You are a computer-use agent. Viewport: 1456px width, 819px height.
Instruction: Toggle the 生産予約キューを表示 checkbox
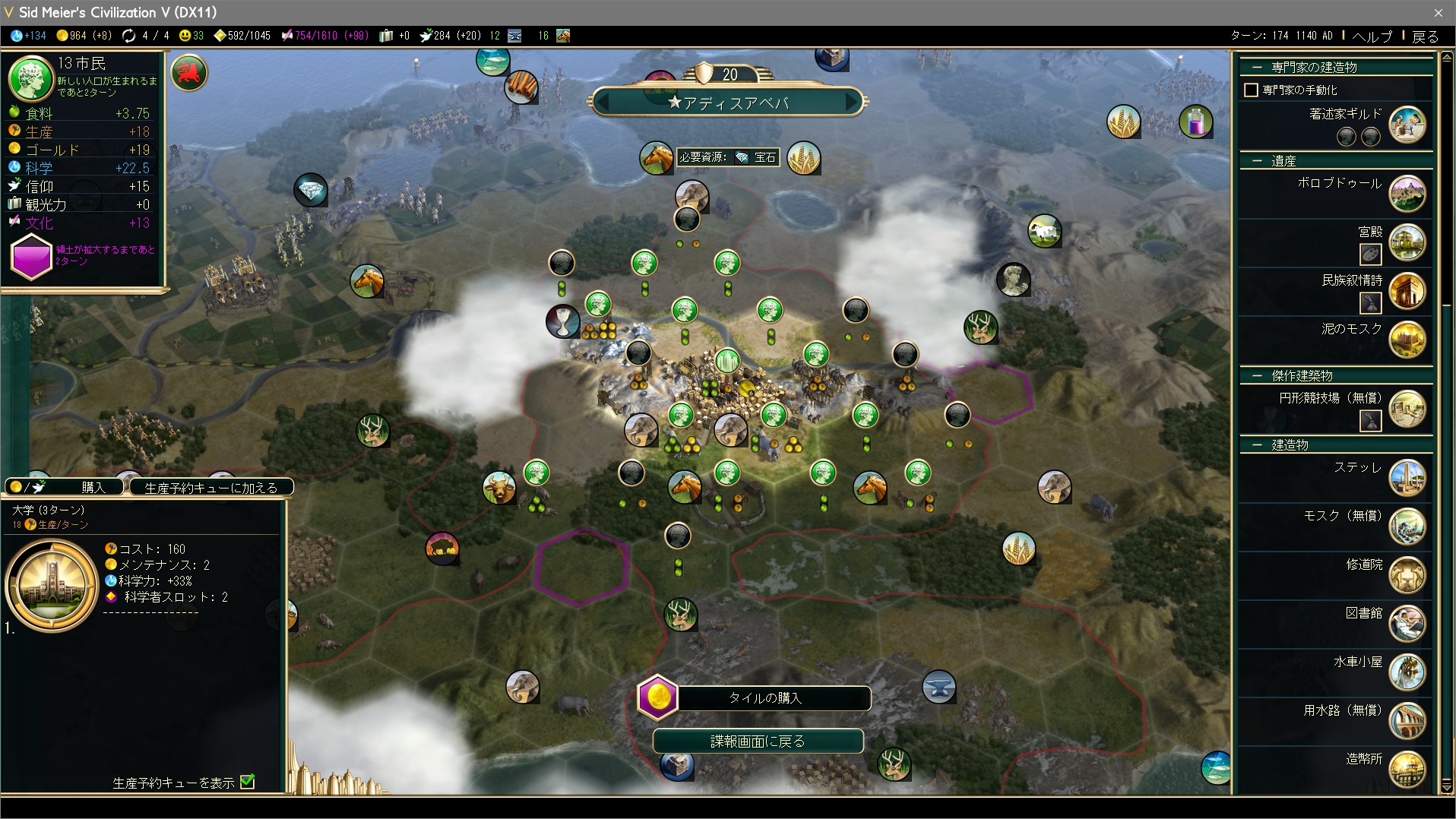pyautogui.click(x=248, y=782)
